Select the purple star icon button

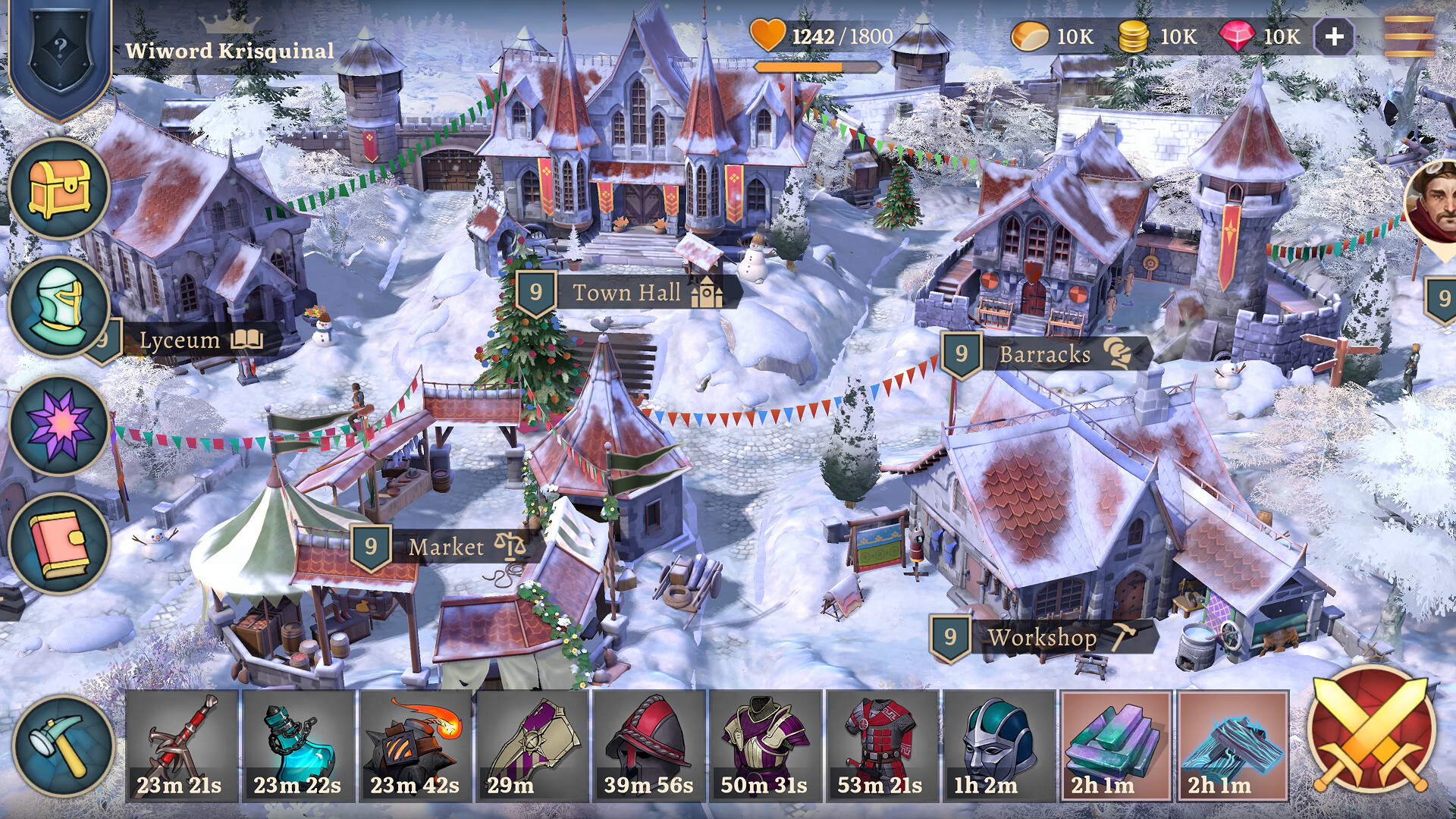point(59,426)
